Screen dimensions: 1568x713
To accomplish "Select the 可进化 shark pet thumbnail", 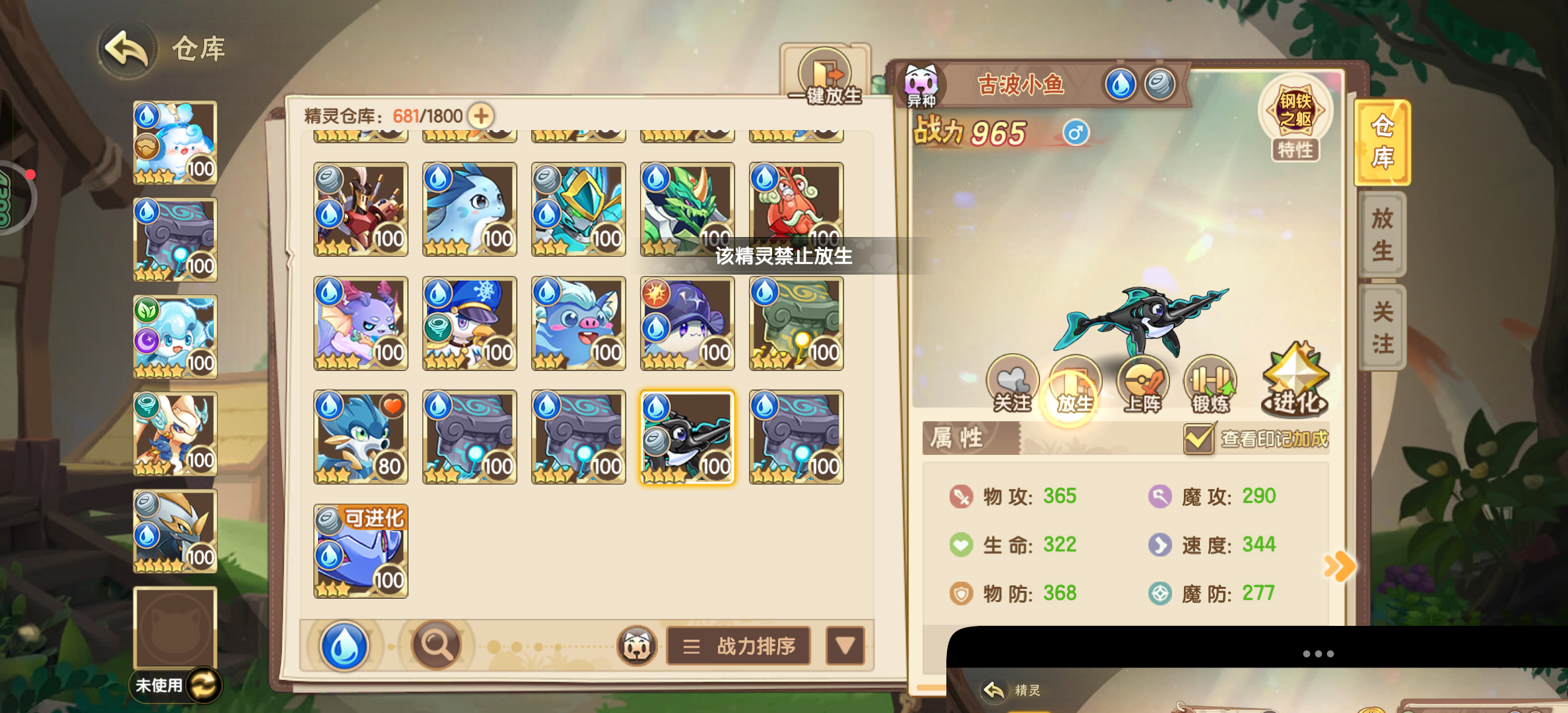I will 361,550.
